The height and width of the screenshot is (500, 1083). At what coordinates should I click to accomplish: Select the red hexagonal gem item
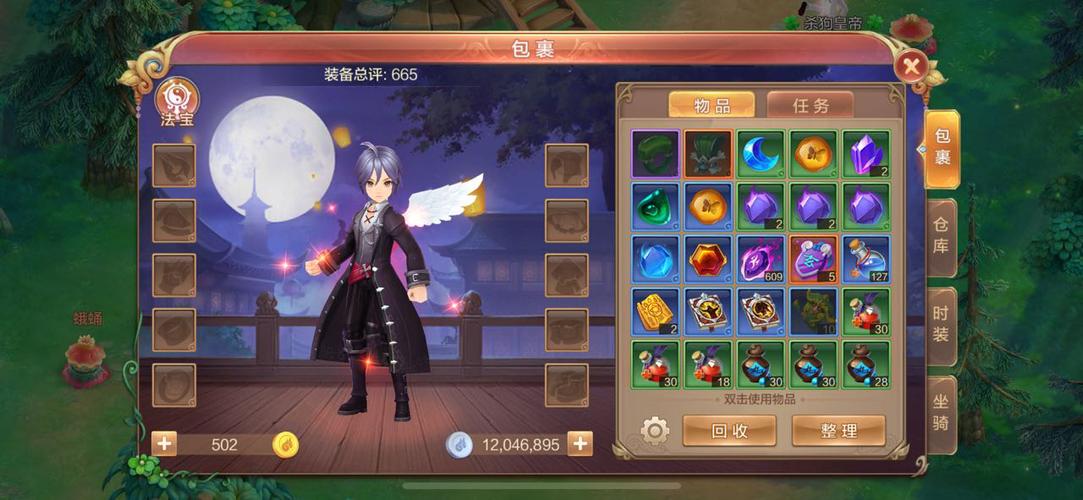tap(708, 260)
